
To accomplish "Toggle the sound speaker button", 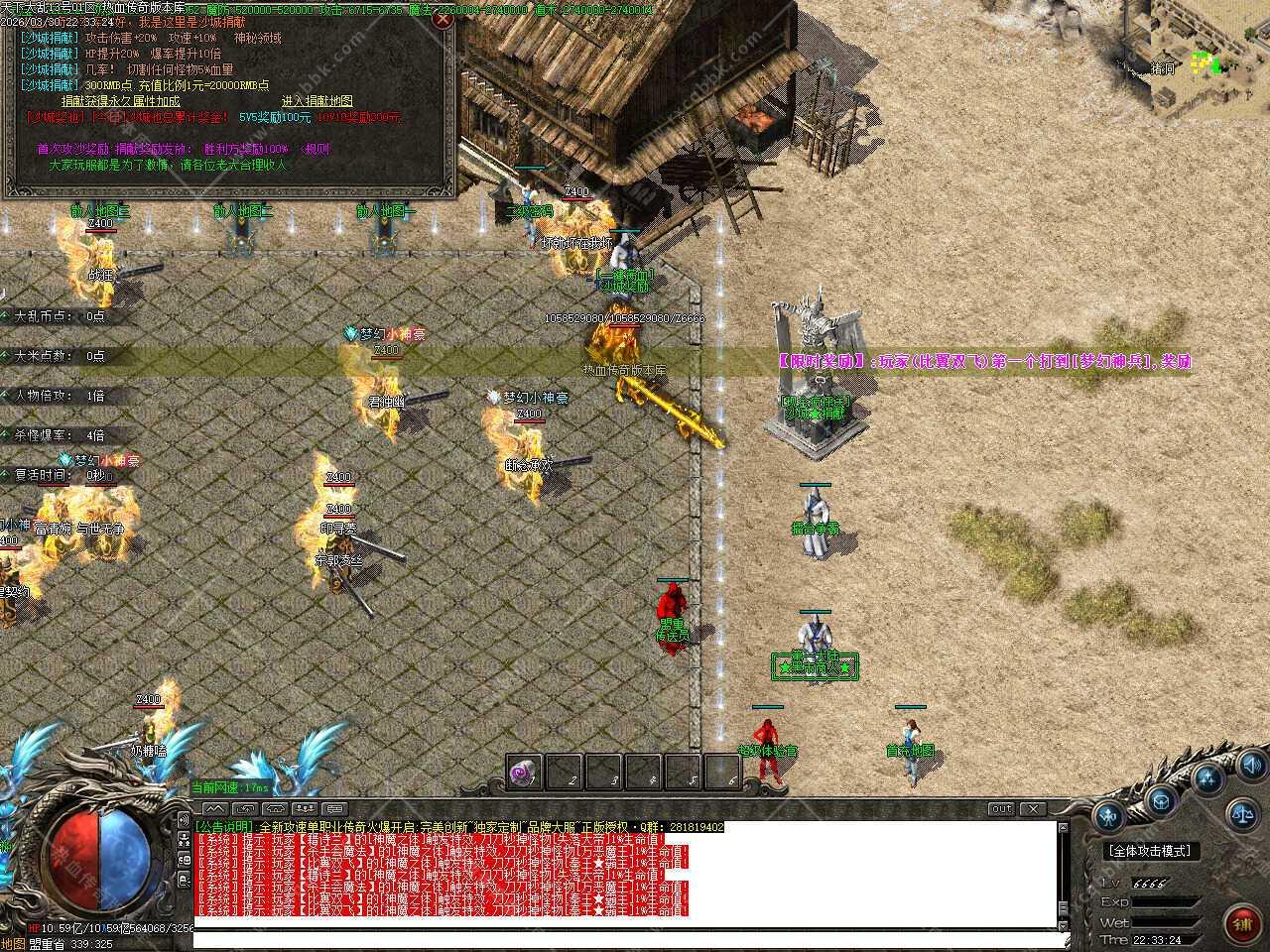I will (1251, 765).
